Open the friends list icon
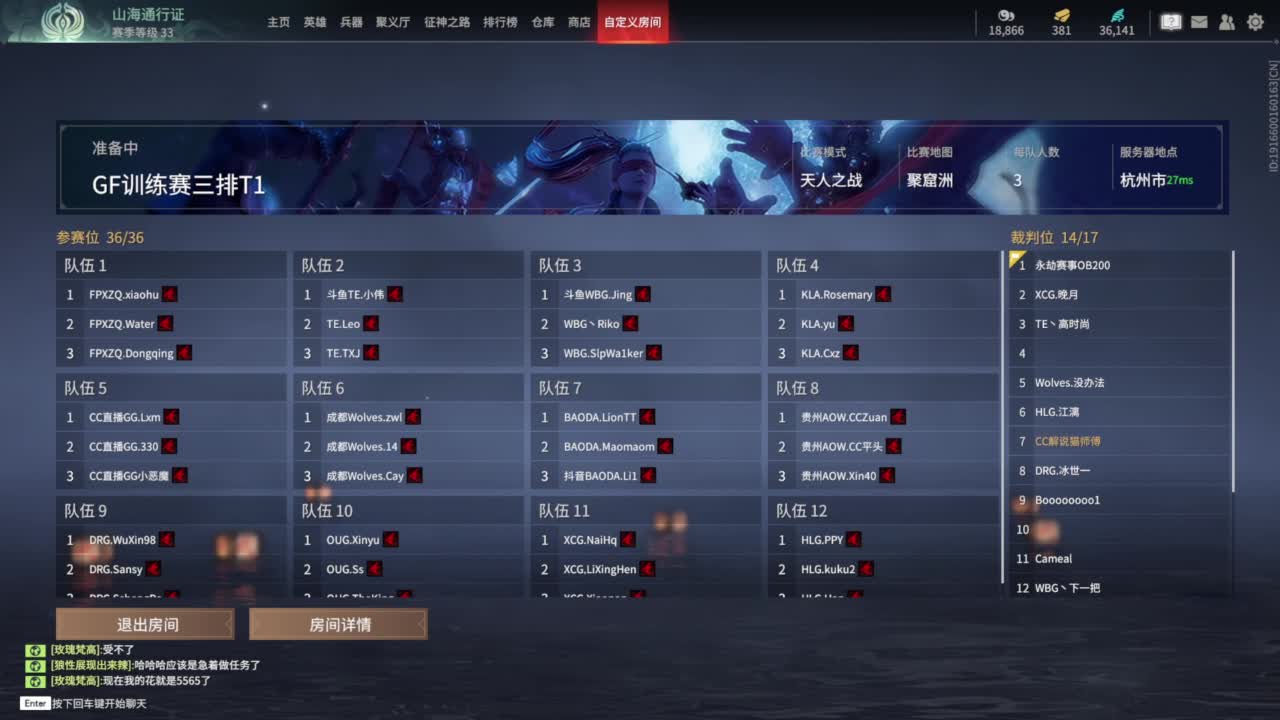1280x720 pixels. (x=1227, y=21)
